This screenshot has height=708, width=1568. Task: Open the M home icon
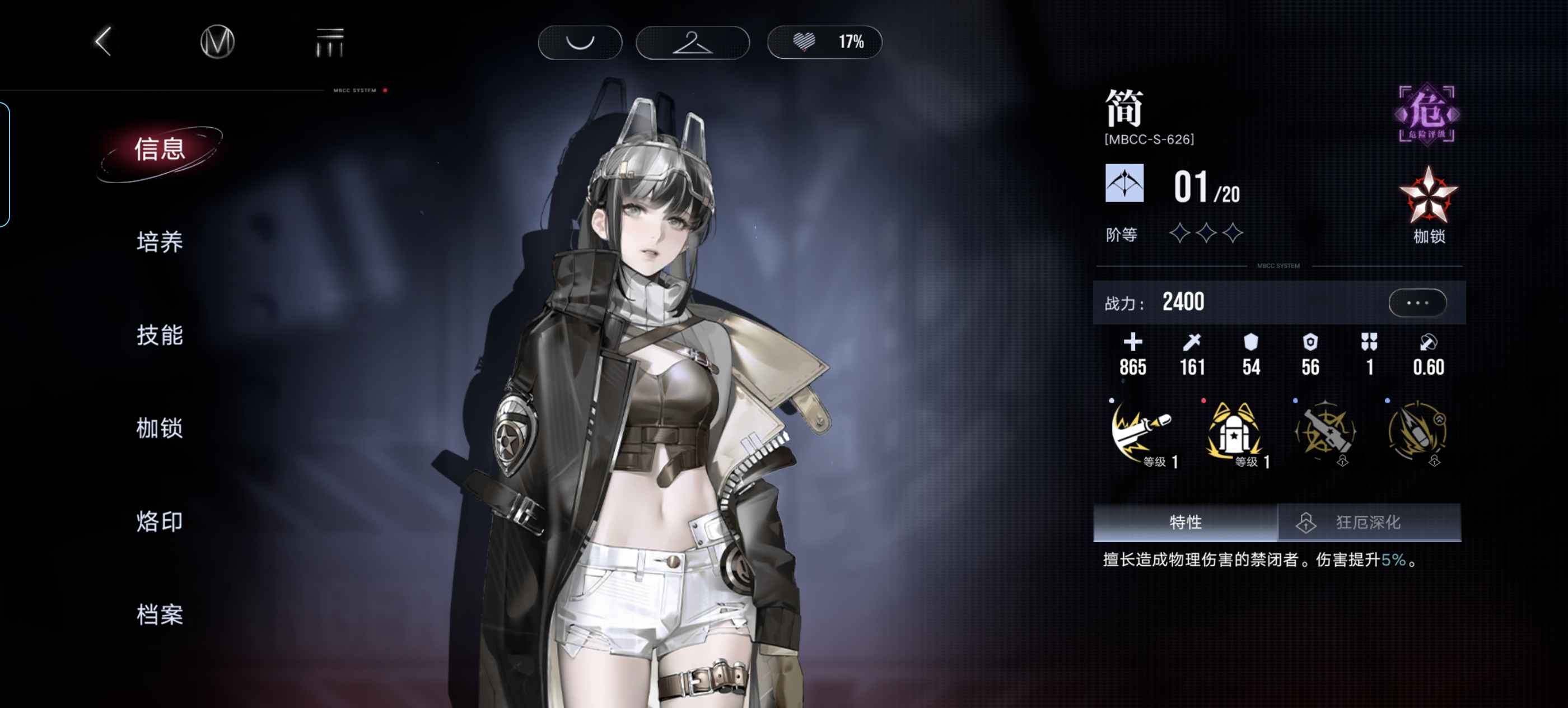click(x=217, y=42)
